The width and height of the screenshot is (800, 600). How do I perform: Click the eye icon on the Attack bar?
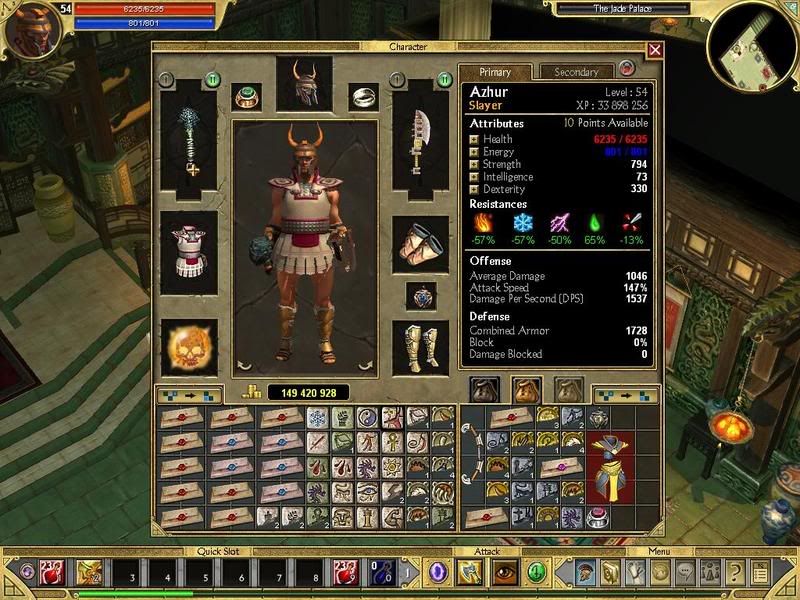502,574
